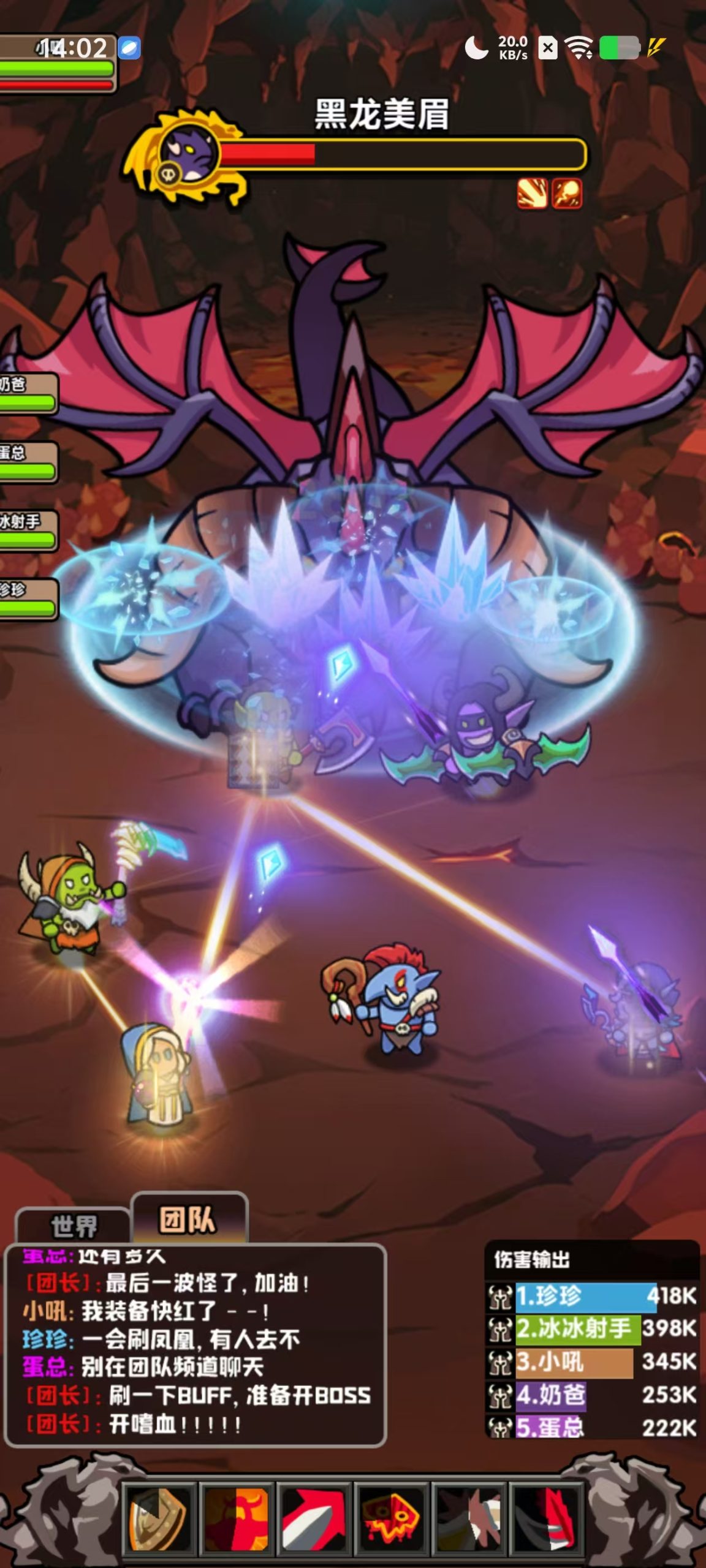Click the 黑龙美眉 boss portrait
Screen dimensions: 706x1568
pyautogui.click(x=186, y=153)
